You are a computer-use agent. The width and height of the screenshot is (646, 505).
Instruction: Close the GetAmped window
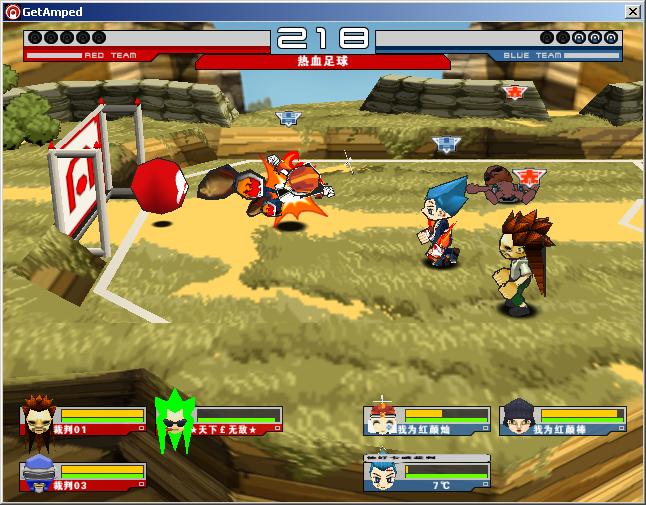tap(633, 12)
